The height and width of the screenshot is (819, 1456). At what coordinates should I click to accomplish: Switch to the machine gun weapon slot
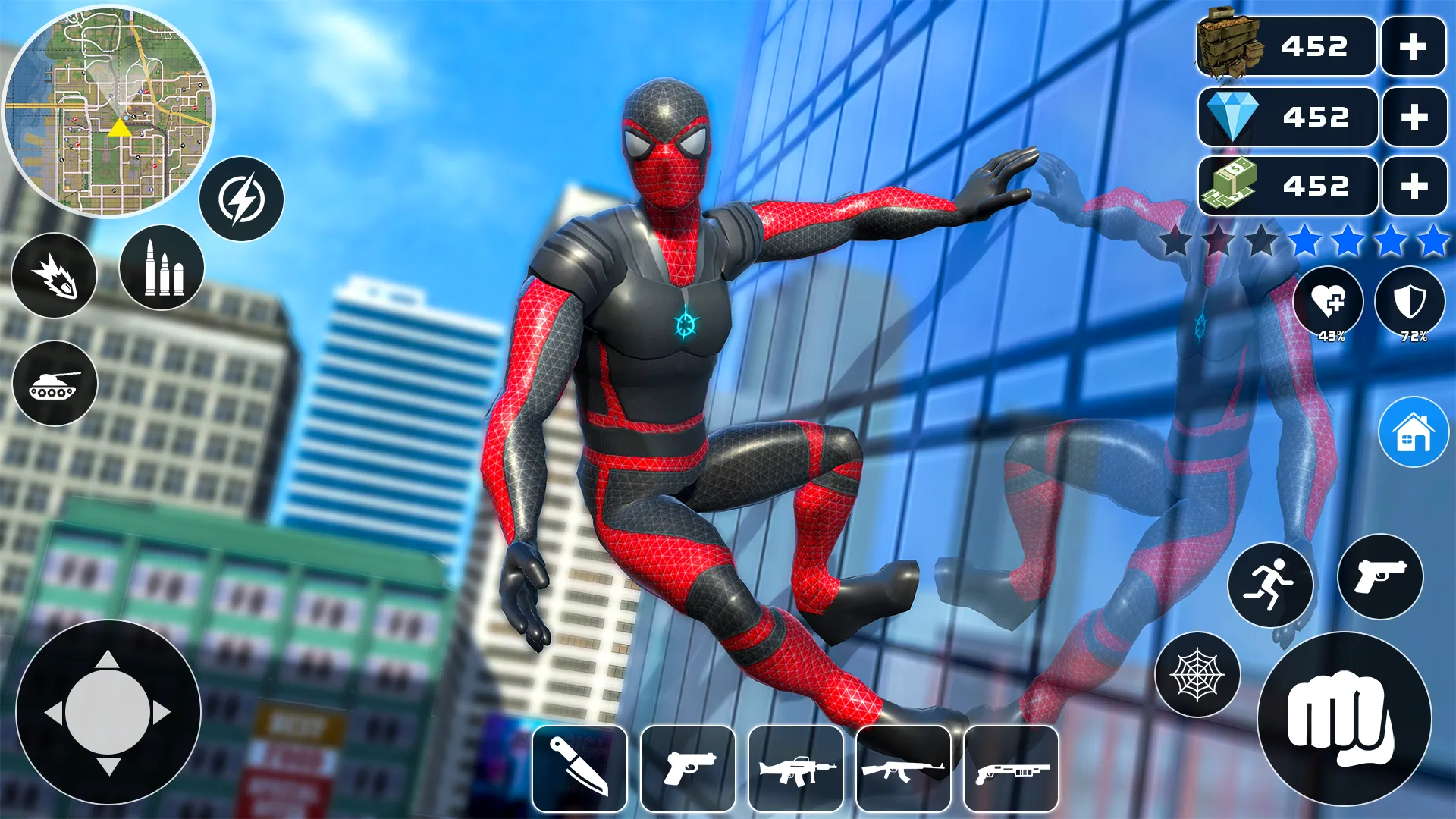tap(795, 768)
